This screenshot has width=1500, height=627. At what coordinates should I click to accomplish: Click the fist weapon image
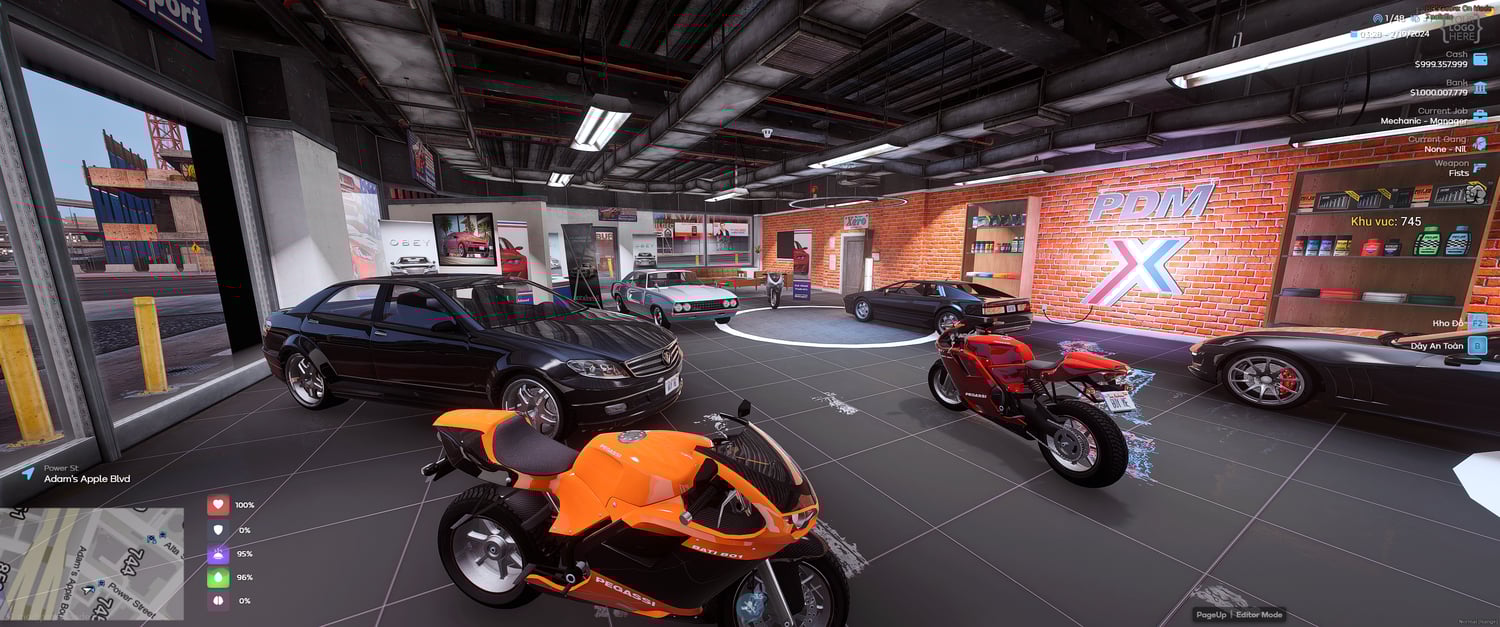(x=1475, y=193)
